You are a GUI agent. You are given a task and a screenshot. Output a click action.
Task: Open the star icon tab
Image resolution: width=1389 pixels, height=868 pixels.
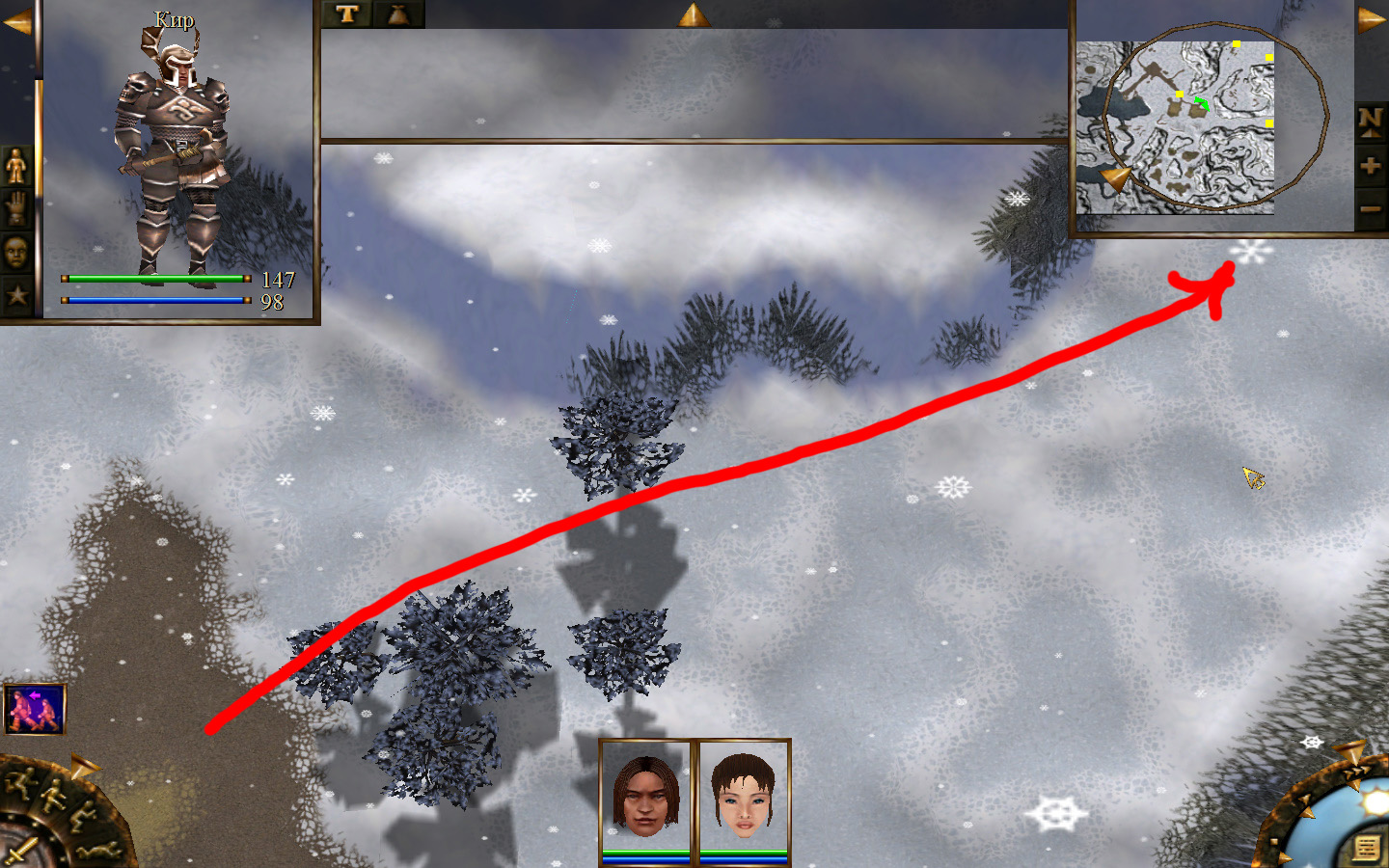tap(16, 295)
